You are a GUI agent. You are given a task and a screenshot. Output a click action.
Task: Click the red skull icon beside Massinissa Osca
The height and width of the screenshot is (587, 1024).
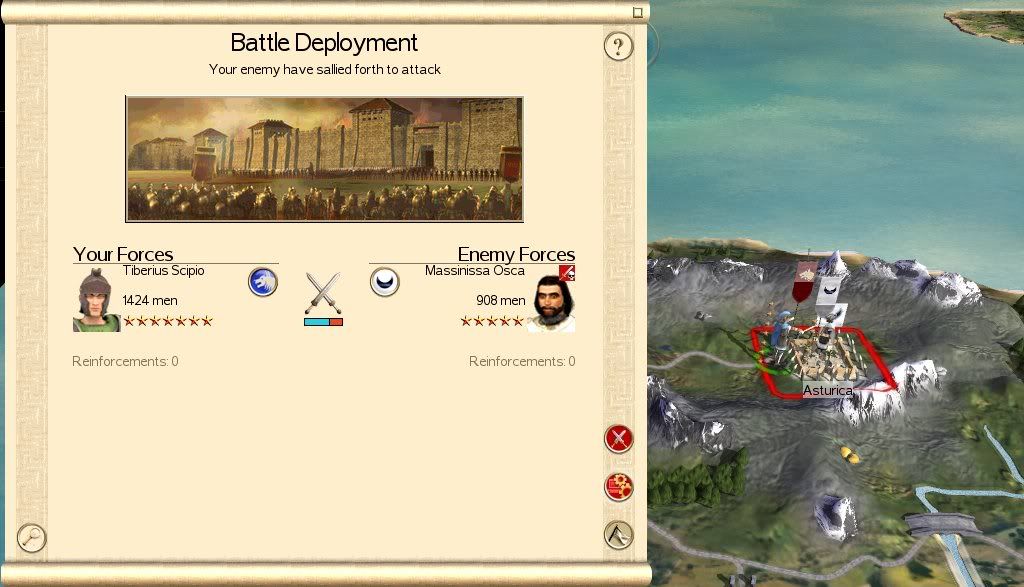(567, 272)
